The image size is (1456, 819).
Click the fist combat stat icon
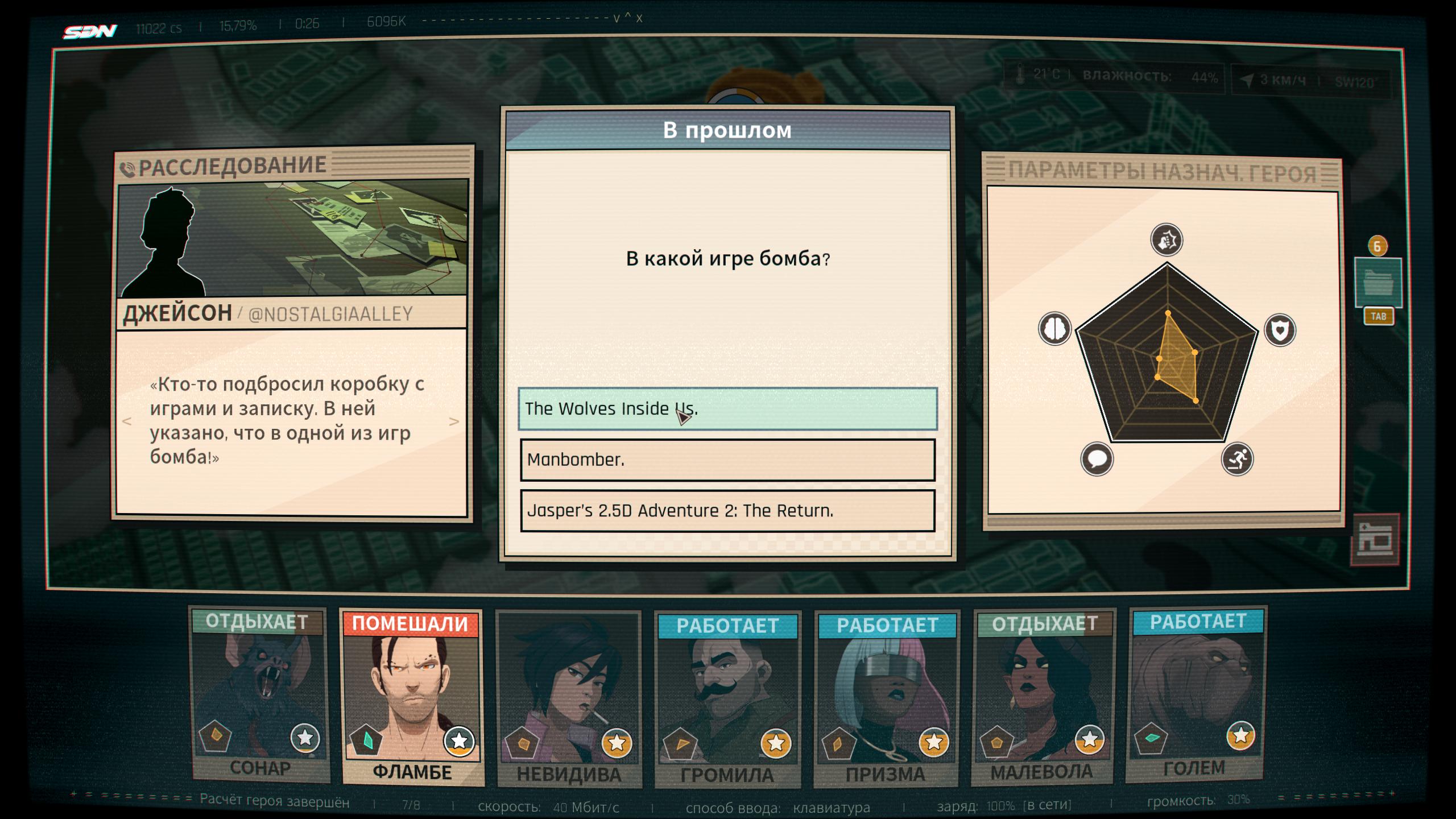click(1167, 240)
